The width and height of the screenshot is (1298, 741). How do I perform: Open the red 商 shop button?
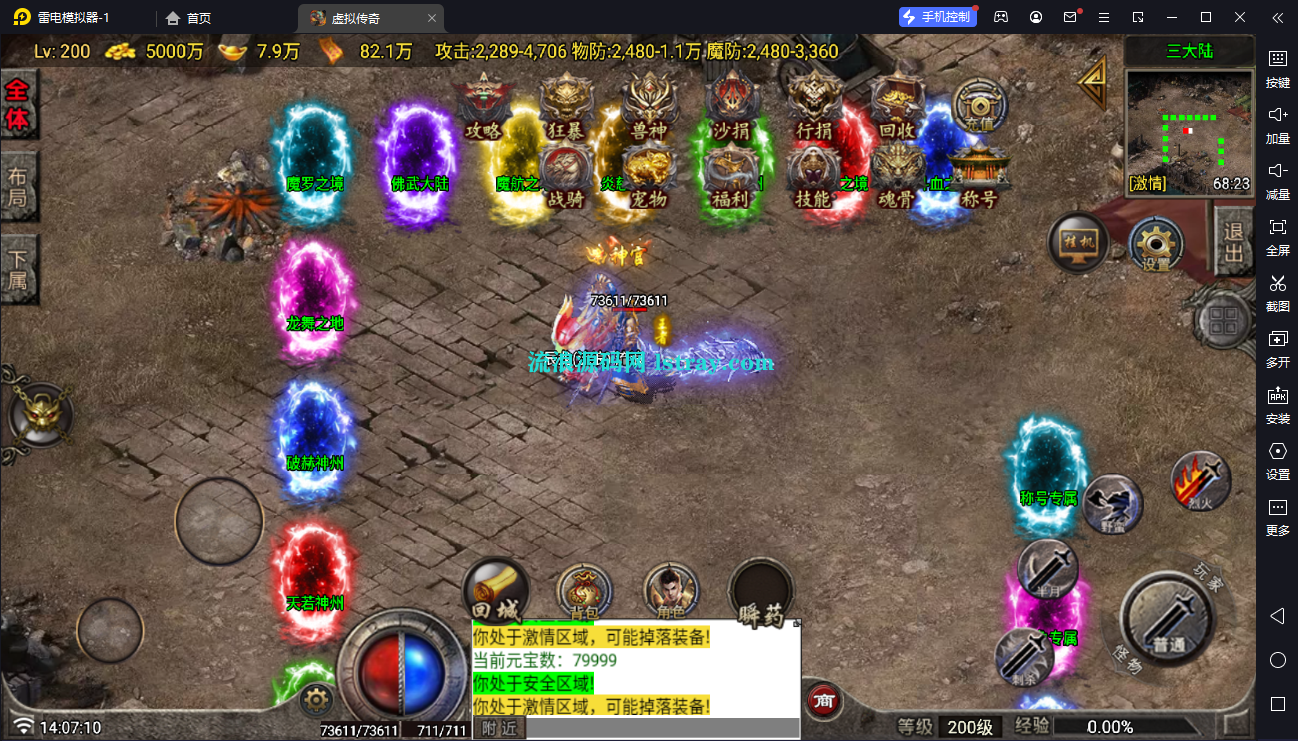pyautogui.click(x=823, y=700)
